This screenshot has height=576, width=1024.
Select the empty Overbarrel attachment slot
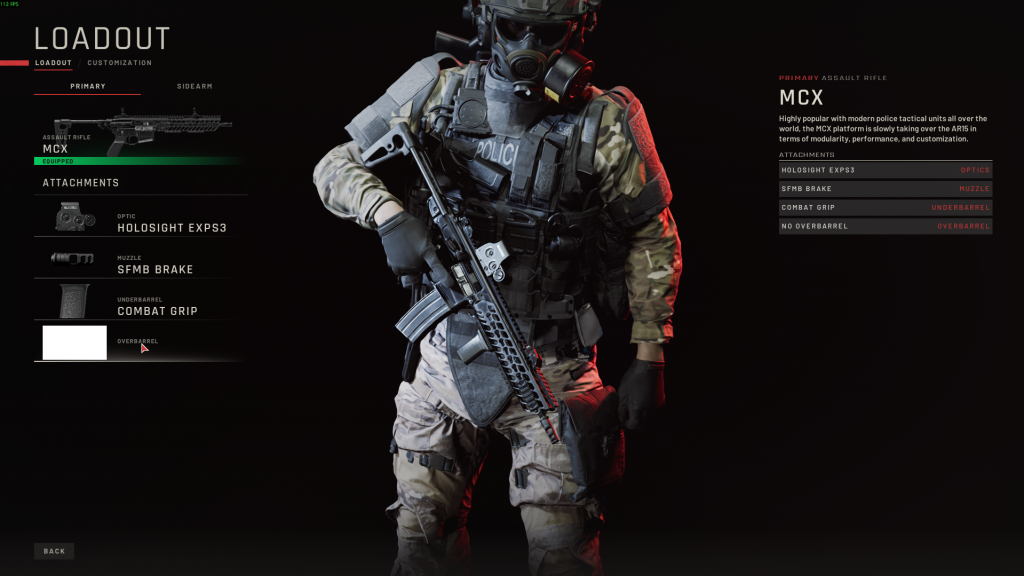(140, 343)
